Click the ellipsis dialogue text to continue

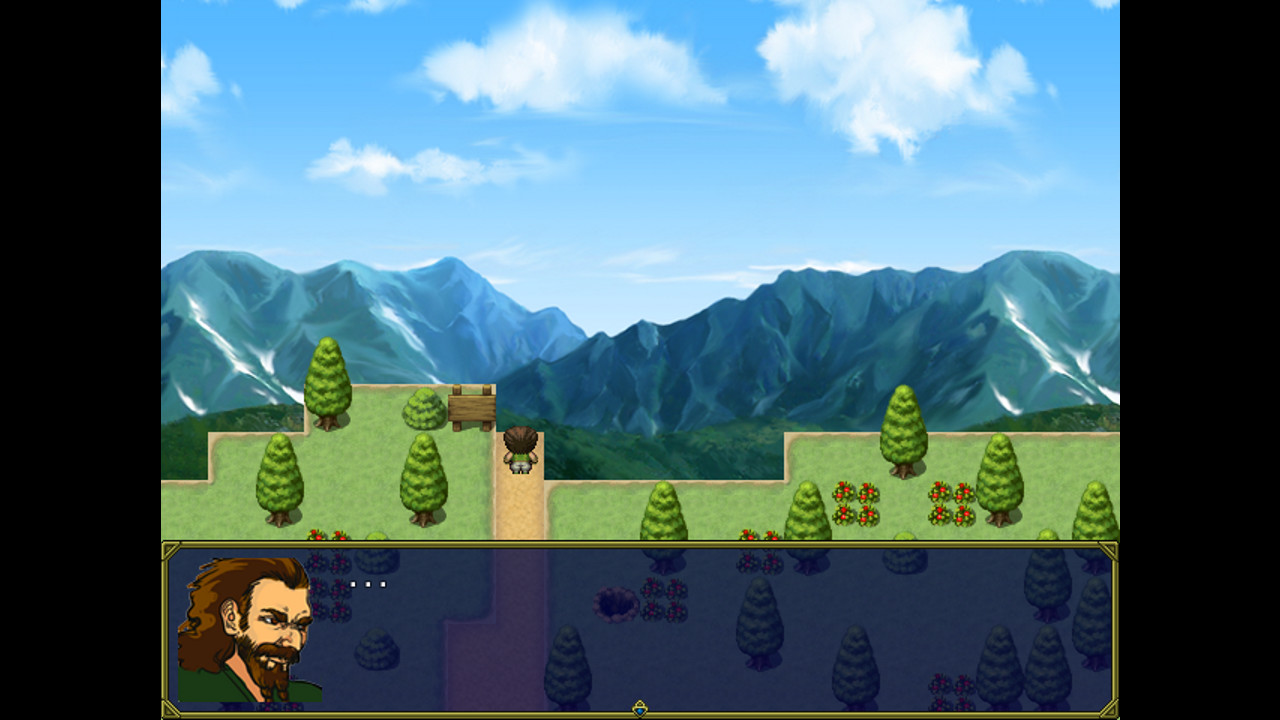tap(368, 583)
